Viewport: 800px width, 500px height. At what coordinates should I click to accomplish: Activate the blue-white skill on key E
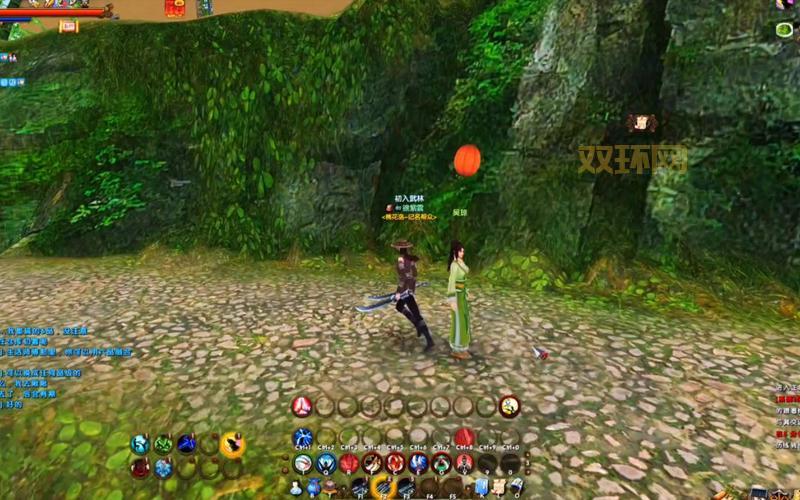418,463
